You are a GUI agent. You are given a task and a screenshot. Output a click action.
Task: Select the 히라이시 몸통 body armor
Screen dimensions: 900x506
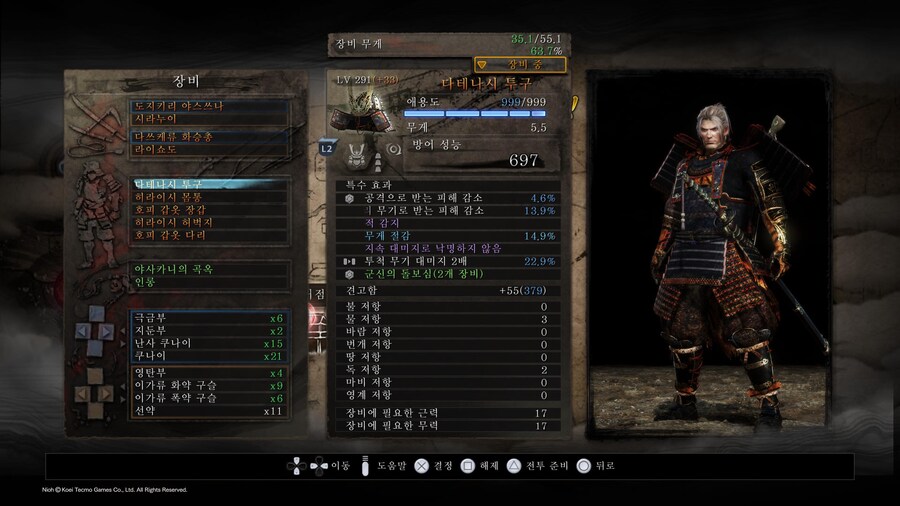pos(209,198)
